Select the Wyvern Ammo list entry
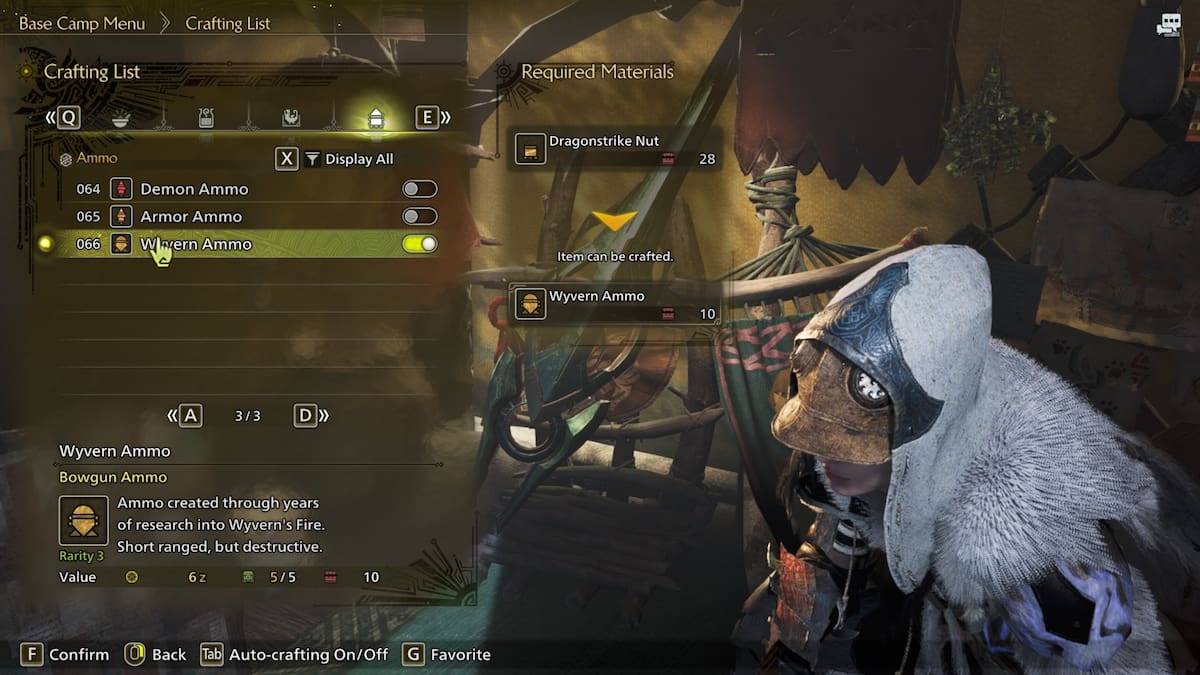 196,244
